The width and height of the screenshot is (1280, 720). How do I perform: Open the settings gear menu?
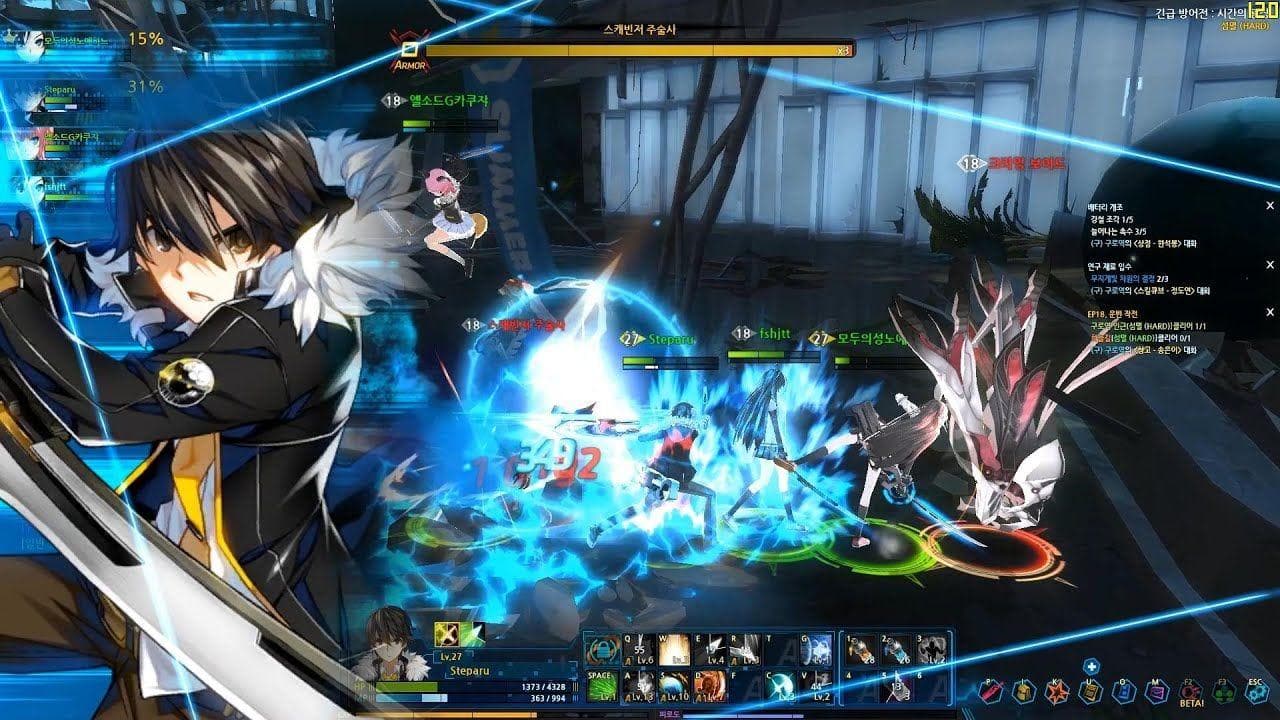1256,691
